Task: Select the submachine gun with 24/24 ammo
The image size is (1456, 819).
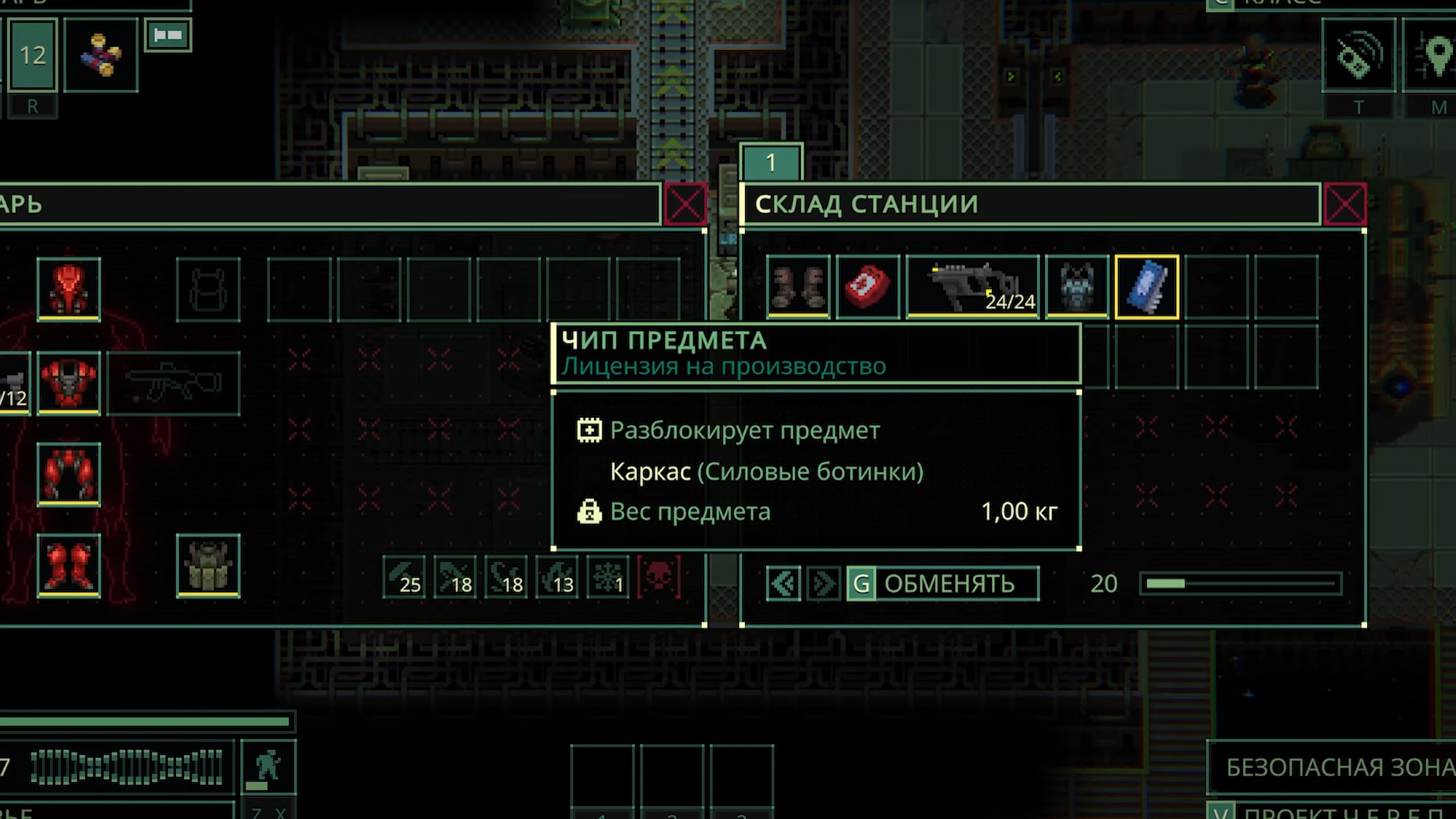Action: 973,287
